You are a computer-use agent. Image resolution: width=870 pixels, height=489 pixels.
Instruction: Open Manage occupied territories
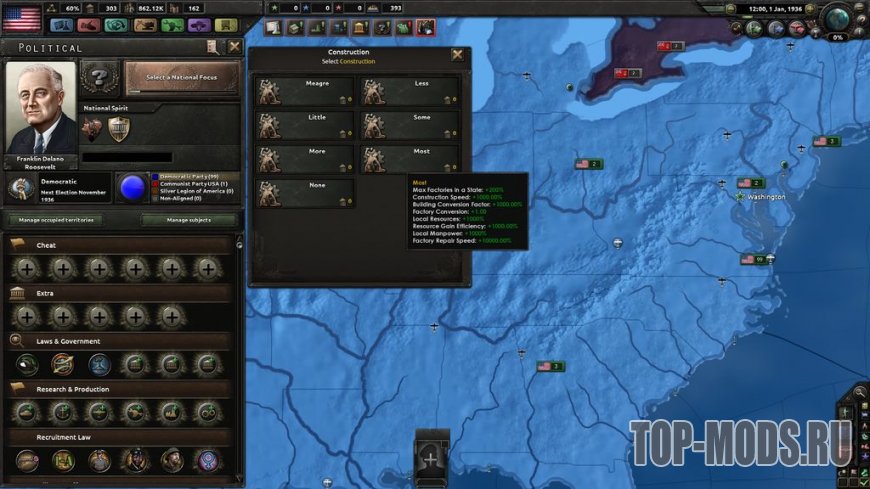tap(56, 219)
